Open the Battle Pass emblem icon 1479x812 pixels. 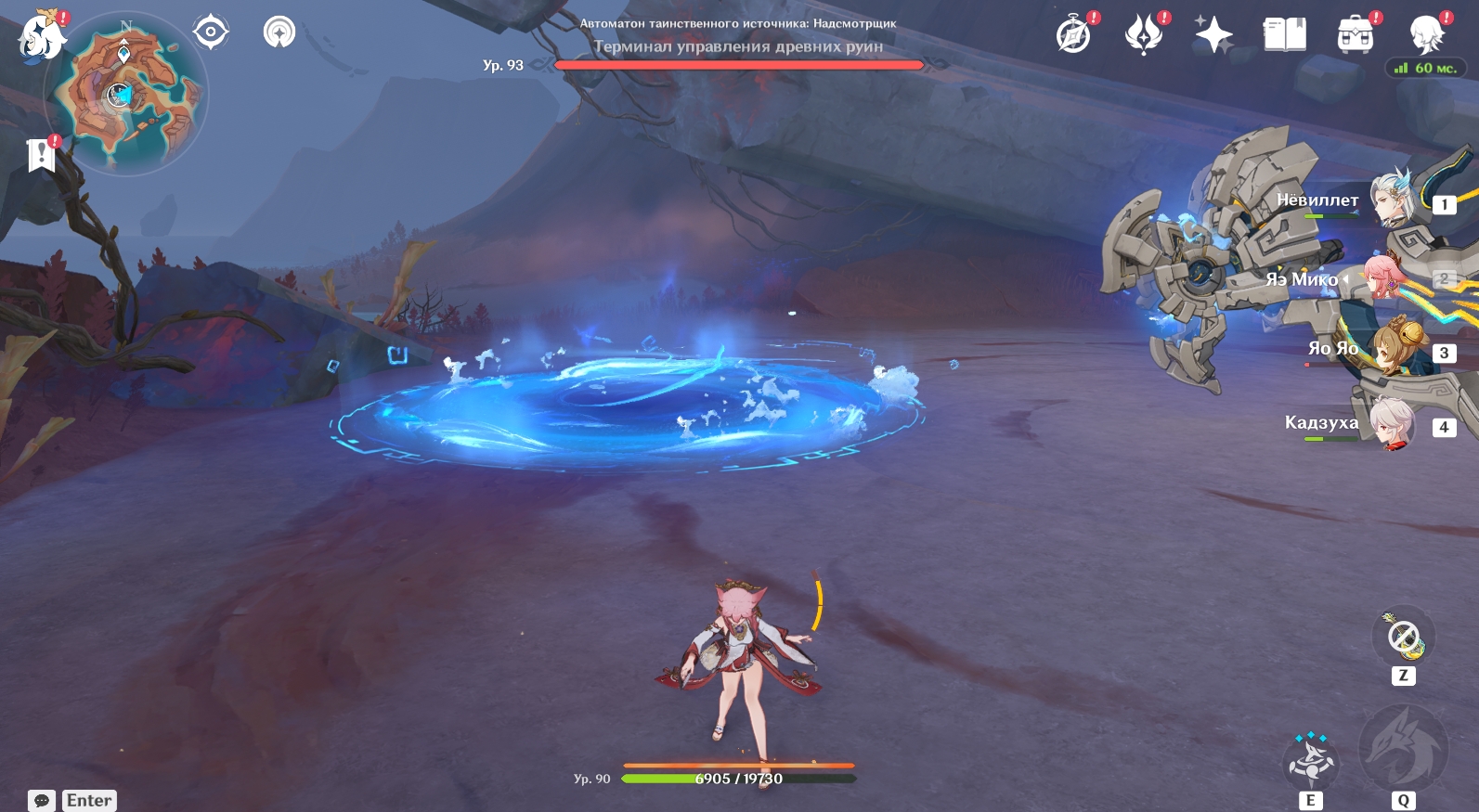click(1143, 36)
